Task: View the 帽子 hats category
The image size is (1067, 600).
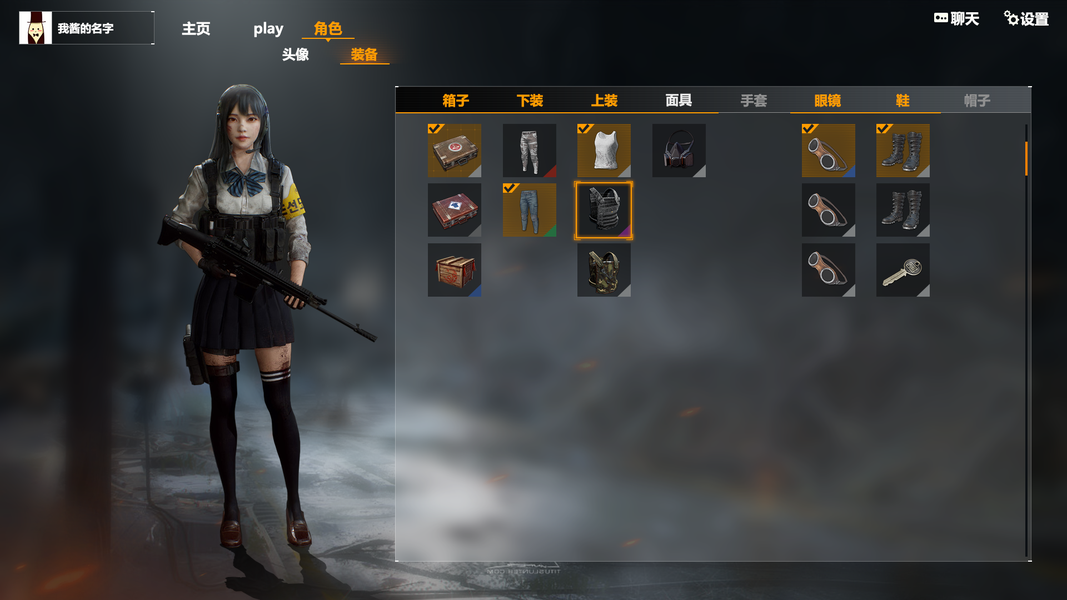Action: [x=977, y=101]
